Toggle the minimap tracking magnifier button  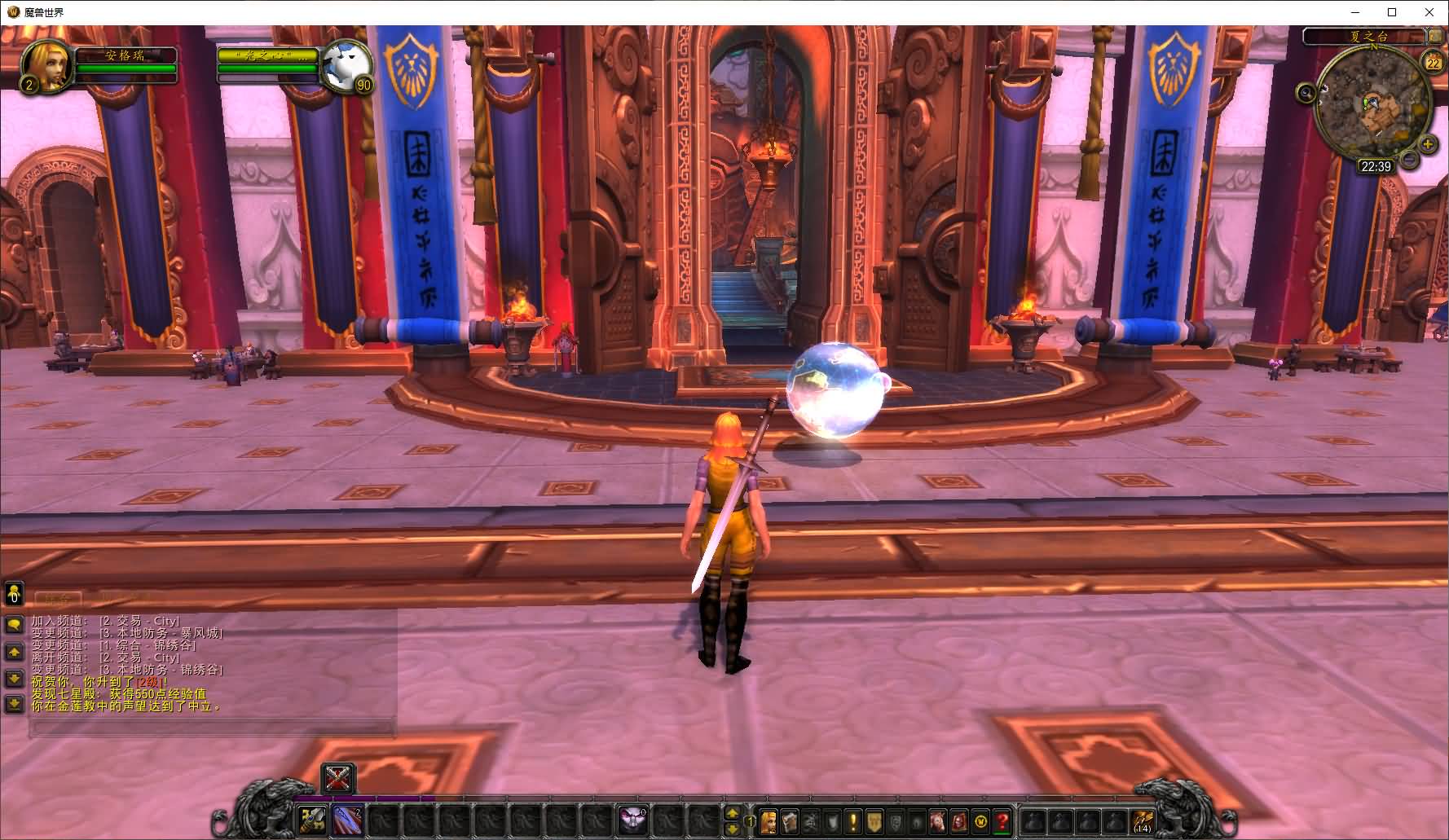click(1306, 93)
